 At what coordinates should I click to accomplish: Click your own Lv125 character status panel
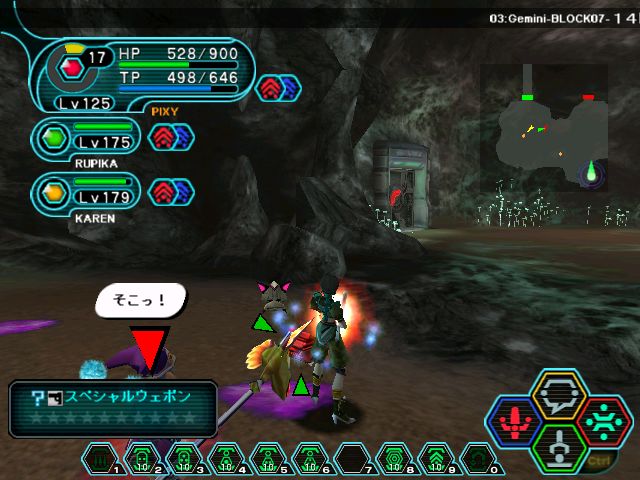click(x=140, y=74)
